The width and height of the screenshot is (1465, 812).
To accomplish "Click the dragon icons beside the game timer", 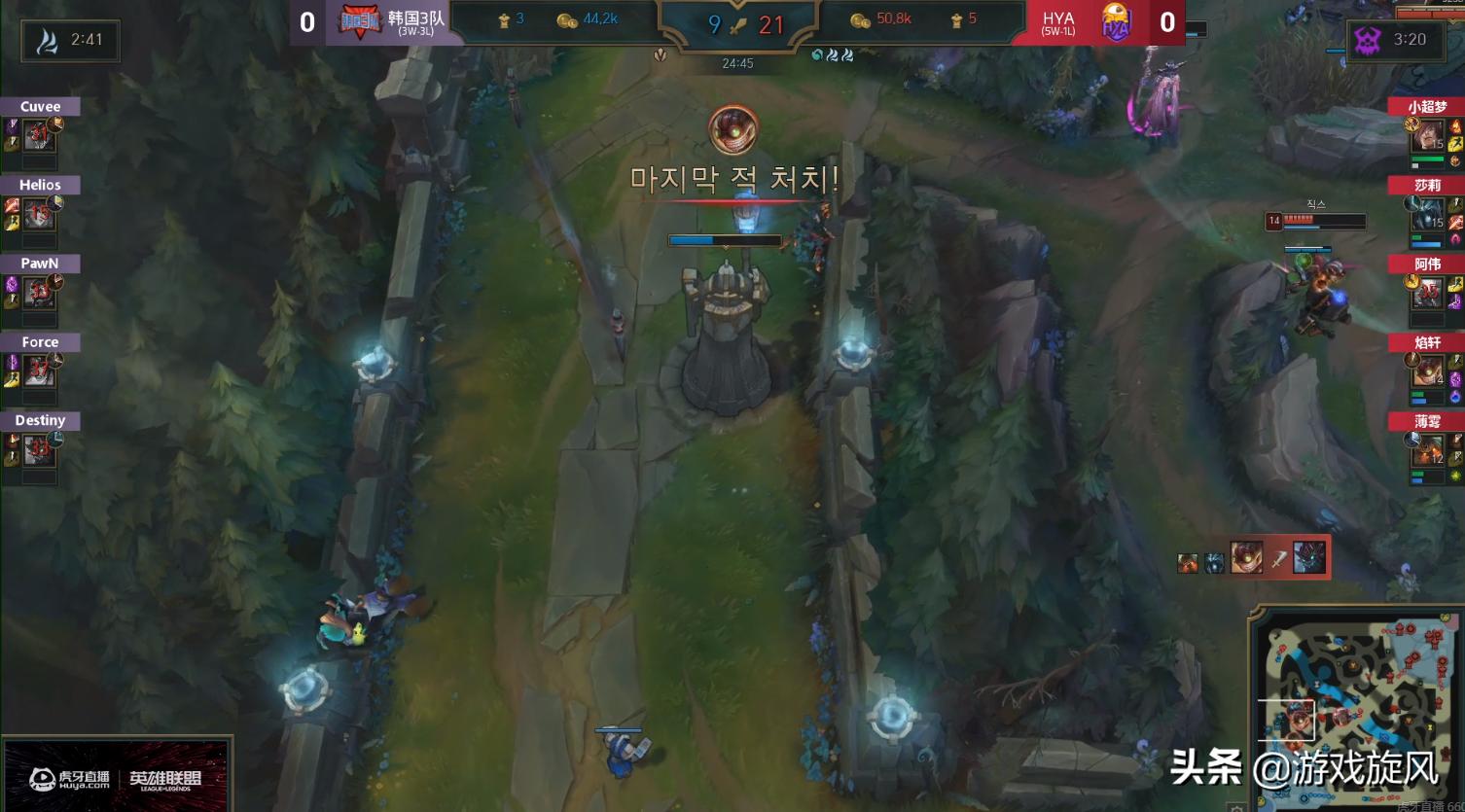I will pyautogui.click(x=832, y=56).
